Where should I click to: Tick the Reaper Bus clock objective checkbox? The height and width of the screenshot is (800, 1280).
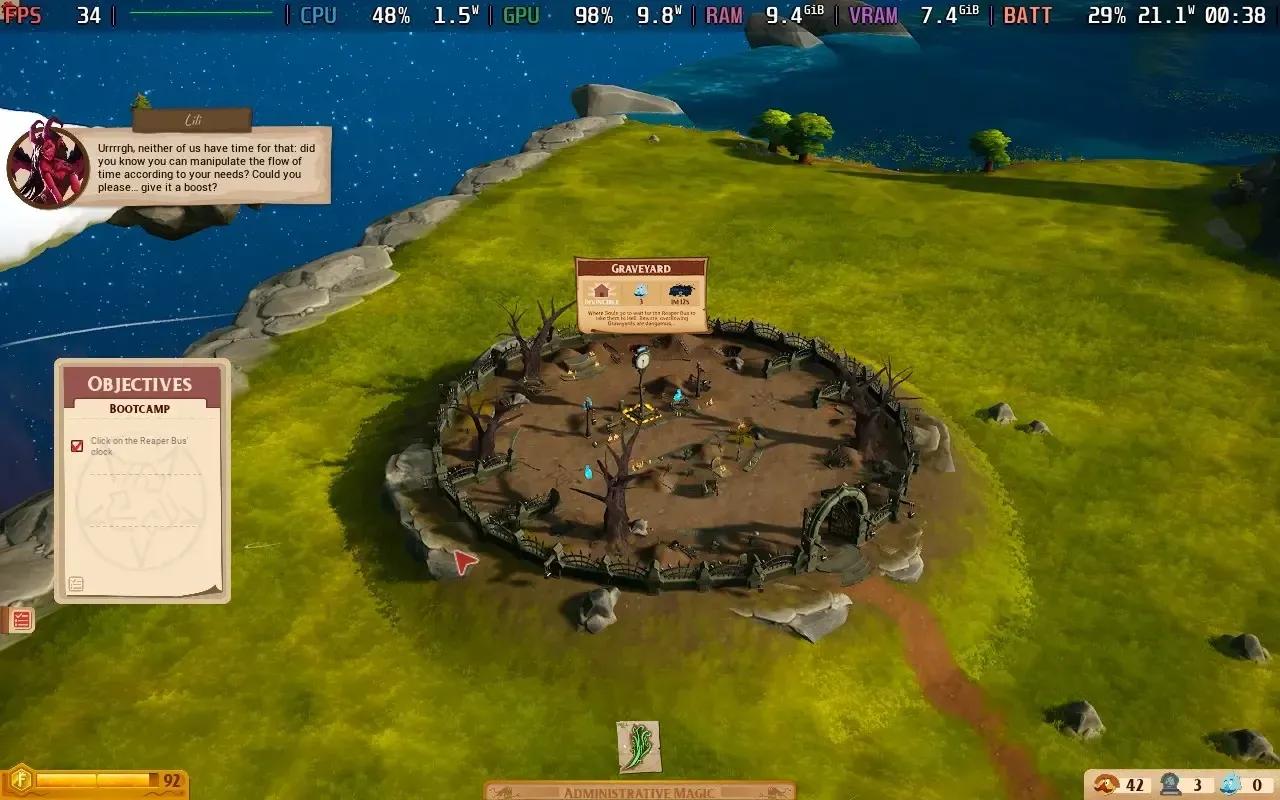pyautogui.click(x=77, y=446)
